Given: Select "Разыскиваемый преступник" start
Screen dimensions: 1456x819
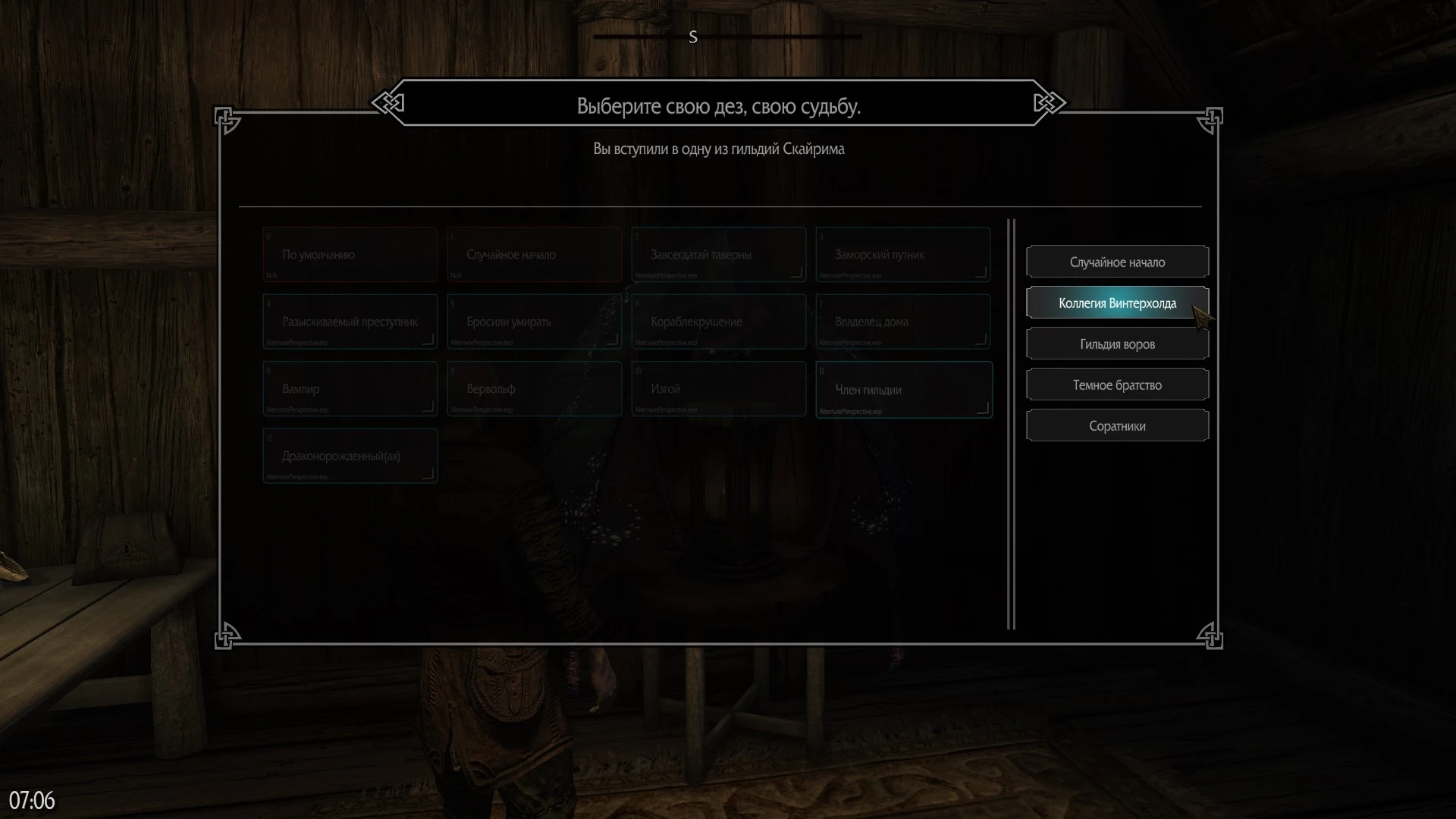Looking at the screenshot, I should point(350,322).
